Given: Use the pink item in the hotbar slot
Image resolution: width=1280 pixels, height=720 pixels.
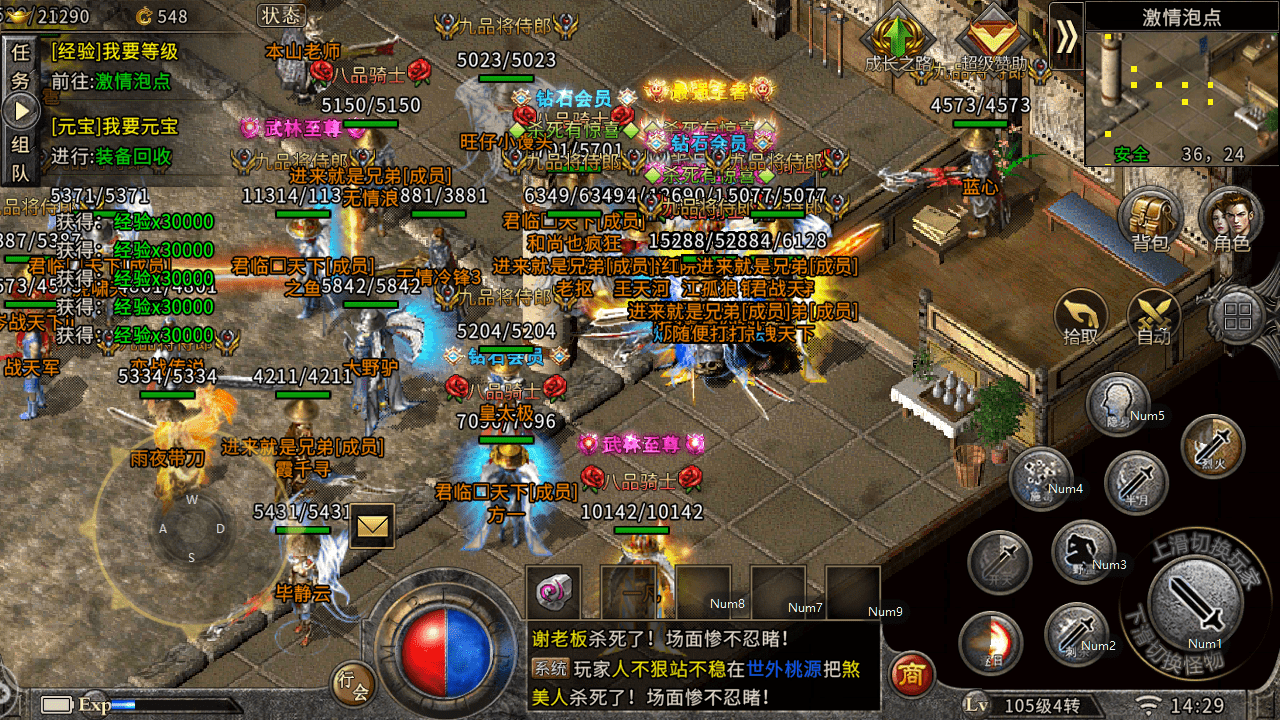Looking at the screenshot, I should (551, 592).
